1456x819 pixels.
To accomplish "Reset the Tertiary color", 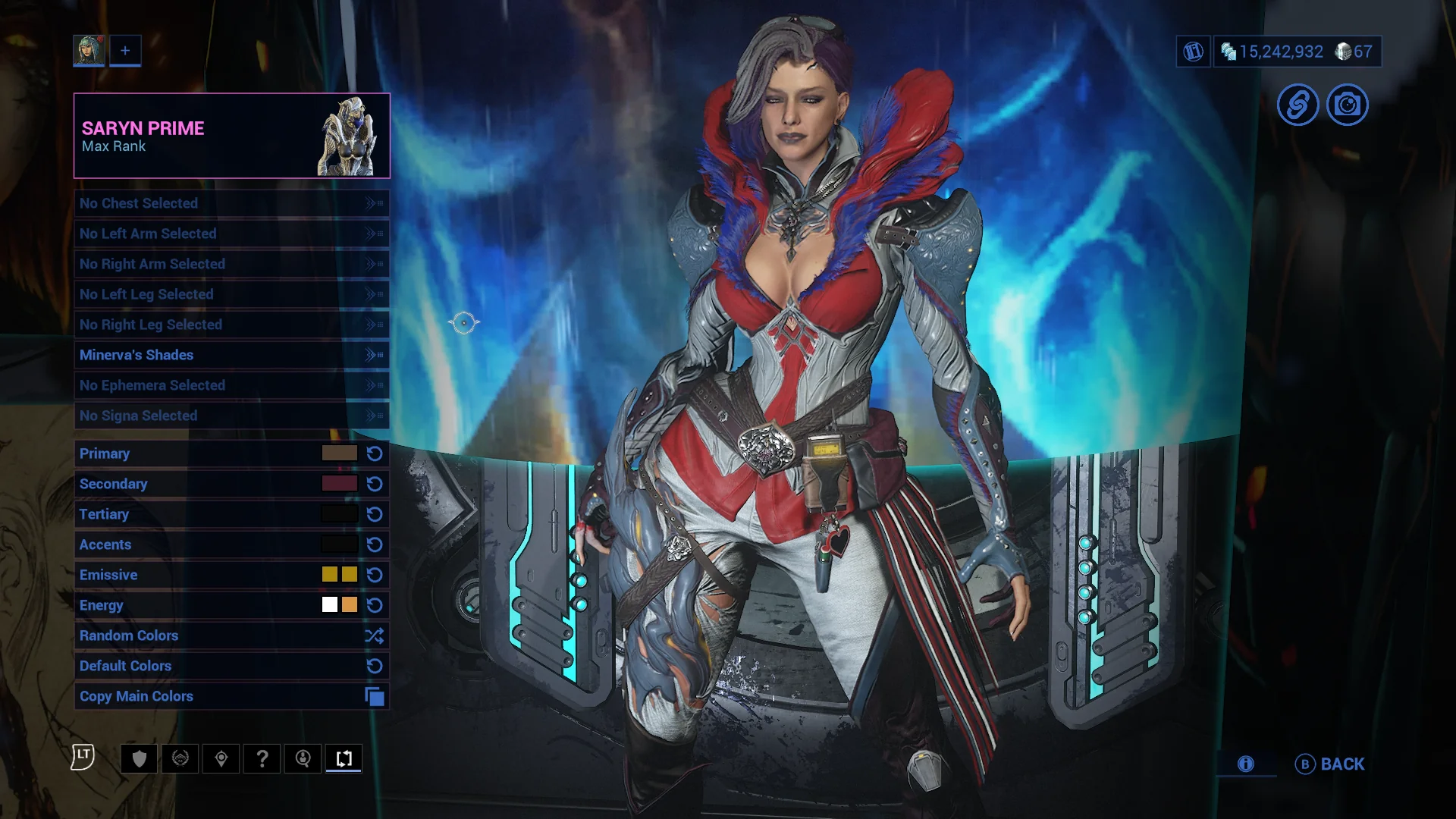I will point(375,514).
